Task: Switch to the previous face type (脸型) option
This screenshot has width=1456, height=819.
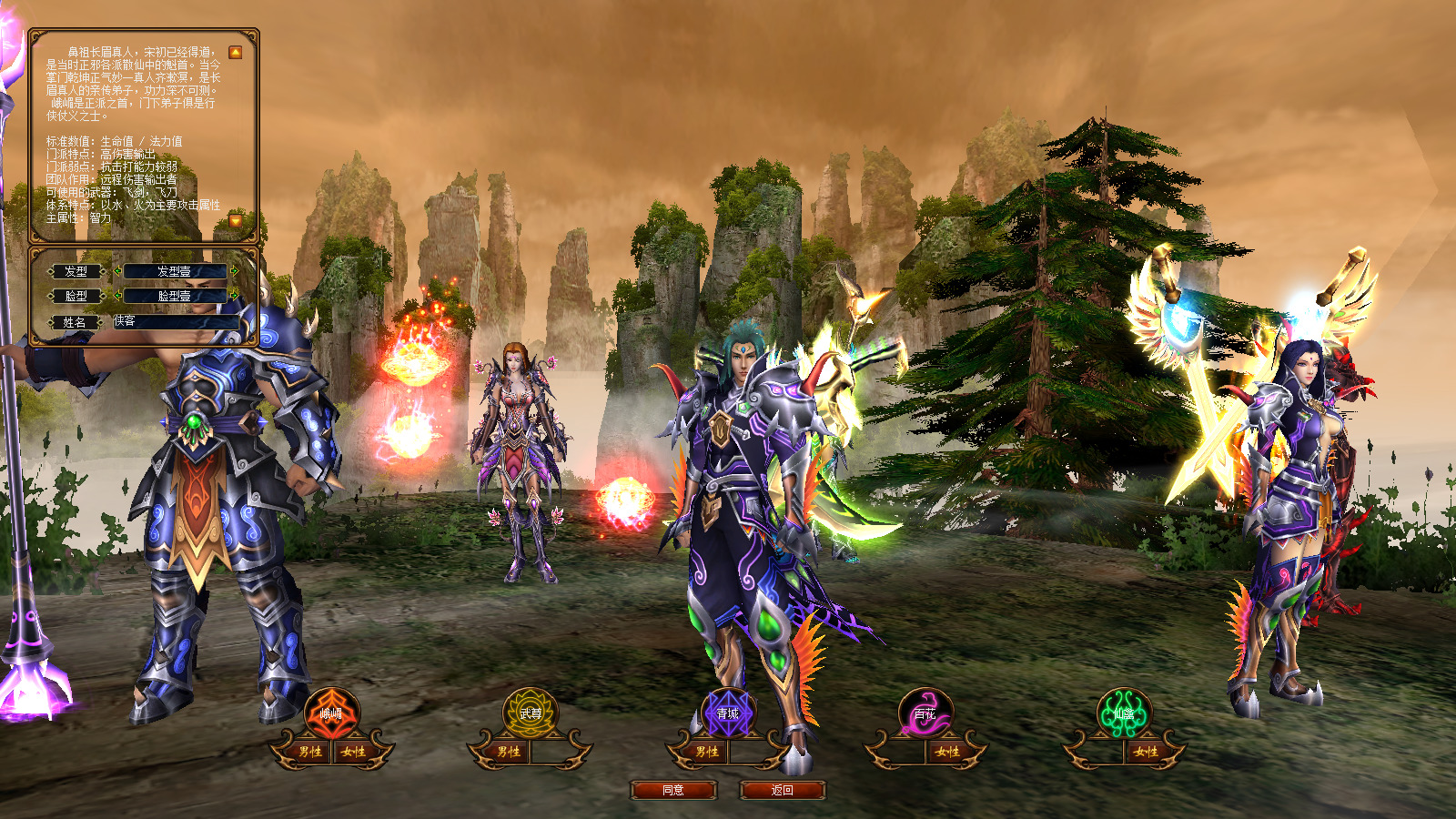Action: (x=117, y=296)
